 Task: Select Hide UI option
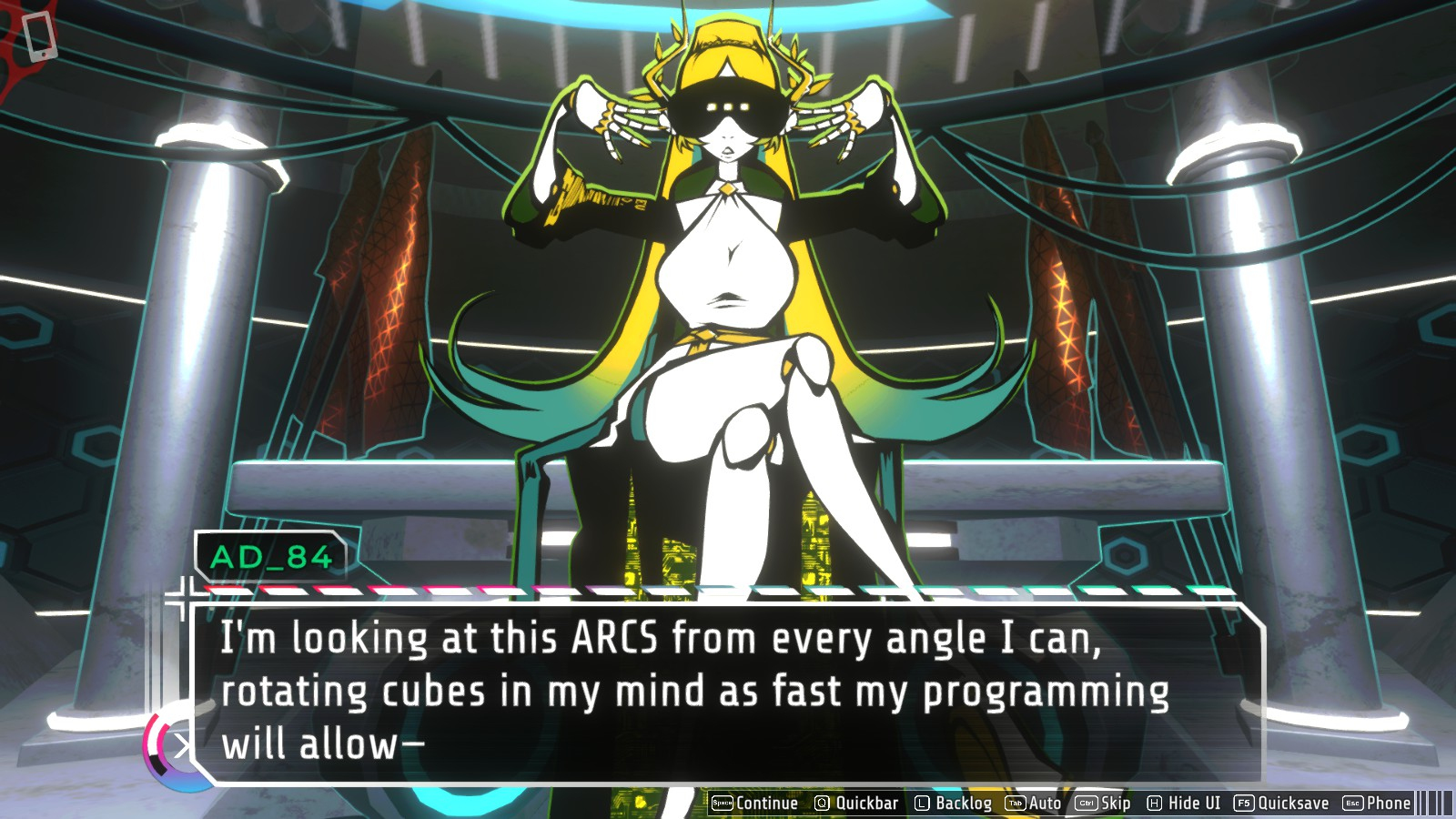pos(1184,803)
